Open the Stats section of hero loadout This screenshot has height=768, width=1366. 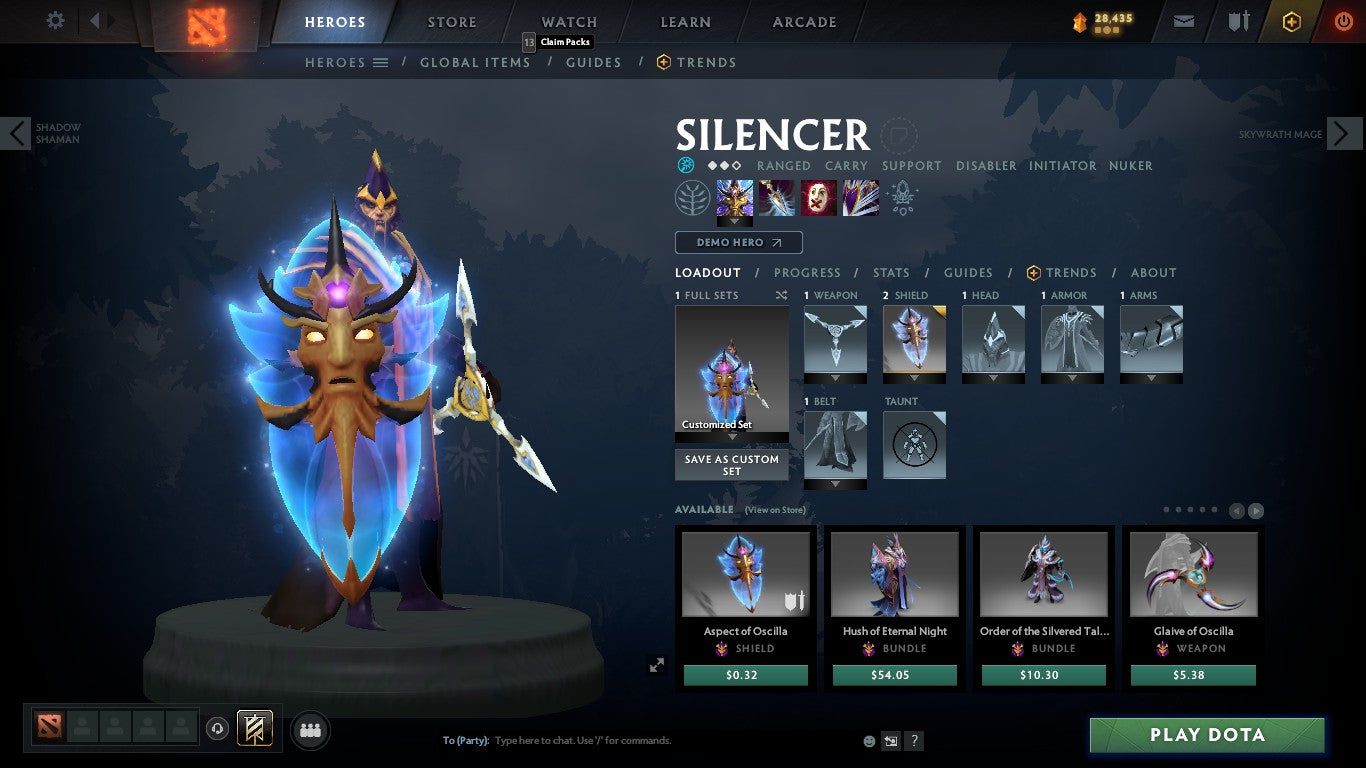890,272
